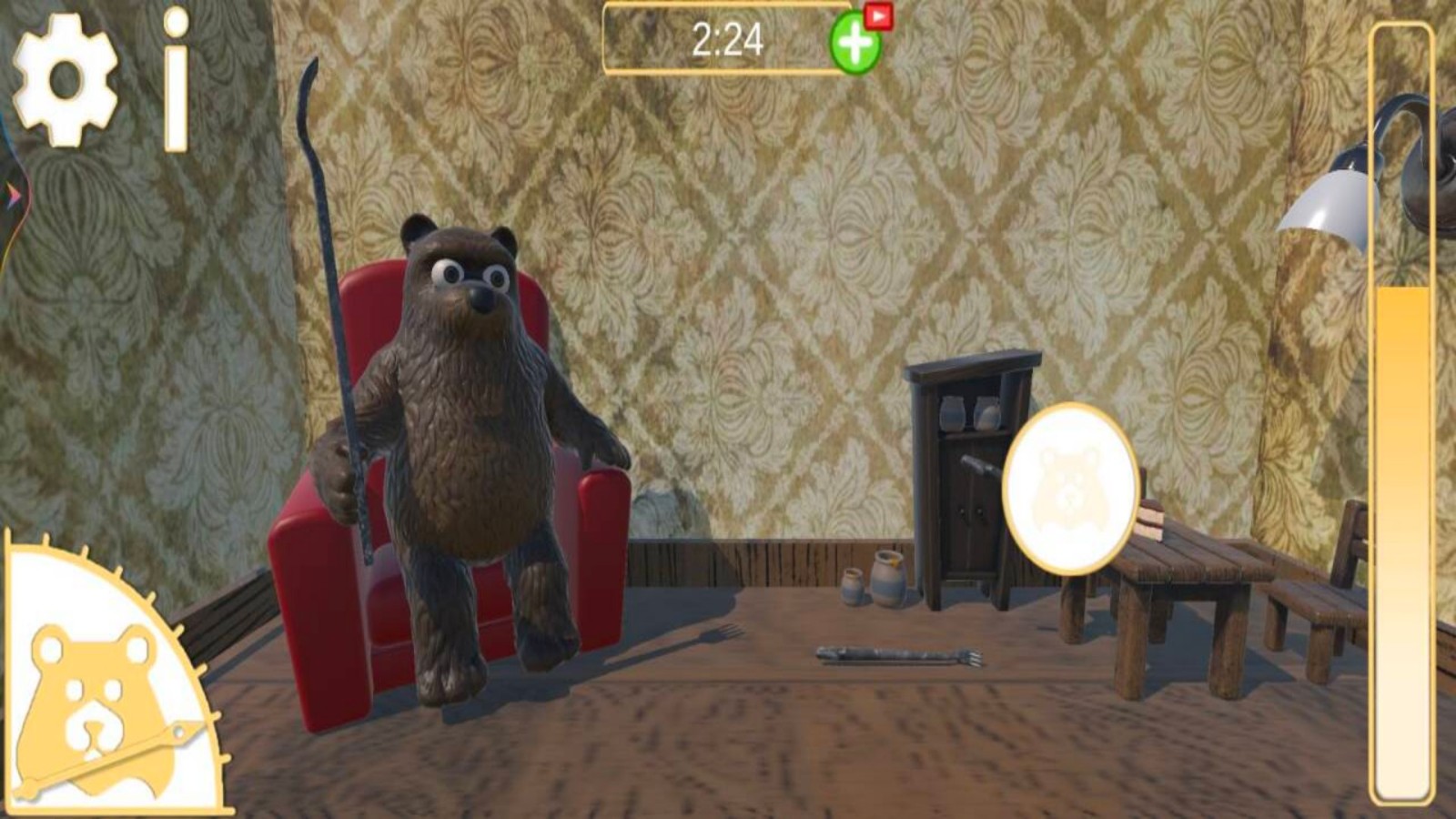Show the info panel
Viewport: 1456px width, 819px height.
point(177,80)
